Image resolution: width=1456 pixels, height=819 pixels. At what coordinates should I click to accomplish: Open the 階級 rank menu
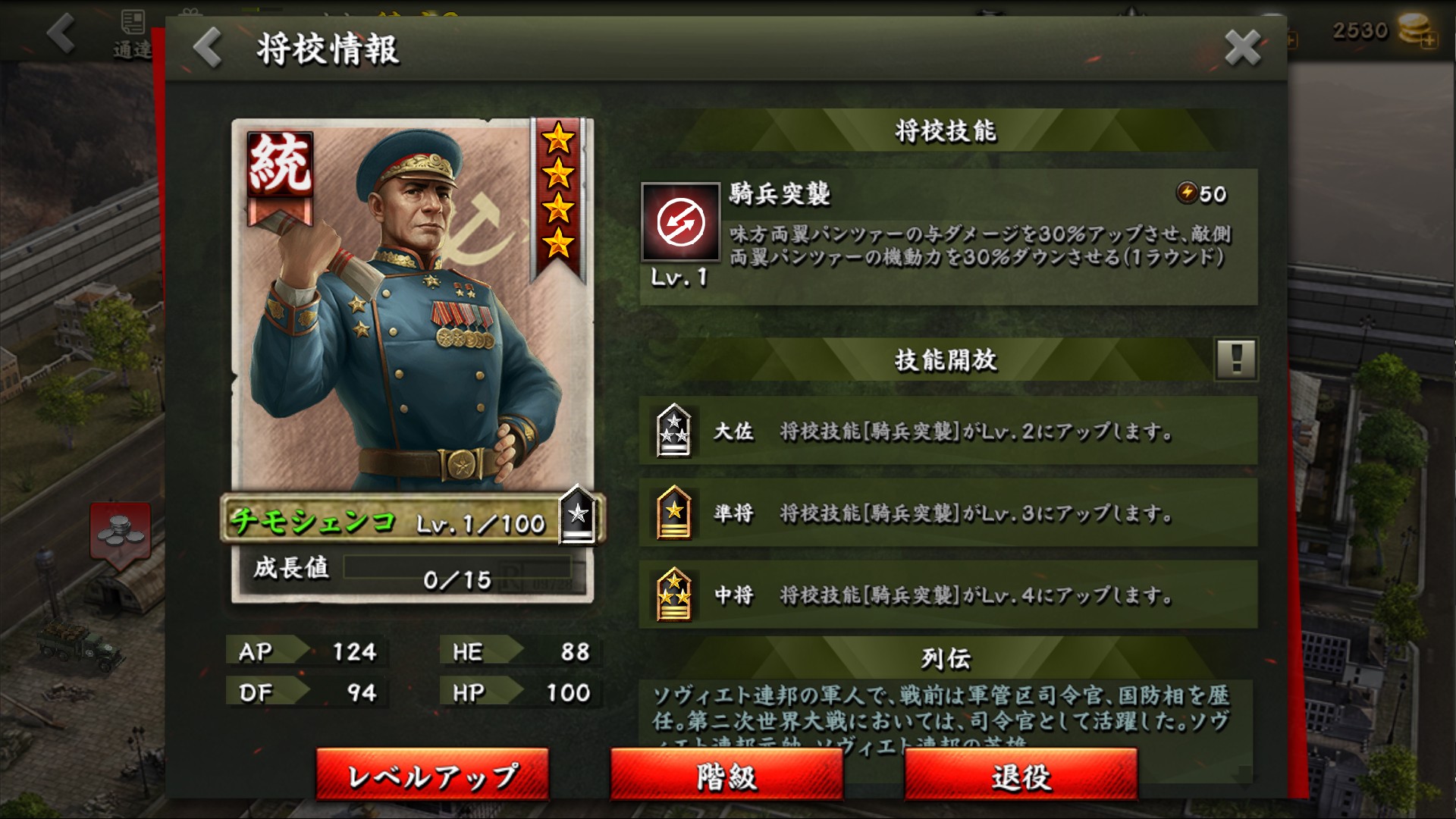click(x=726, y=775)
